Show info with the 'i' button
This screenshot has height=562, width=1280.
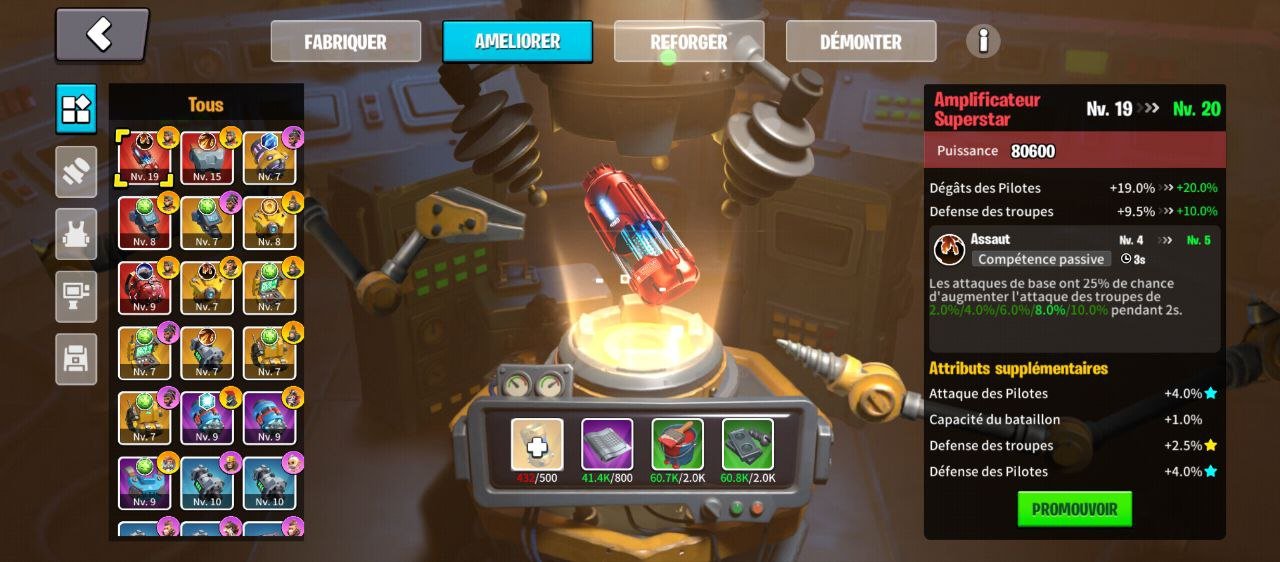pos(983,41)
